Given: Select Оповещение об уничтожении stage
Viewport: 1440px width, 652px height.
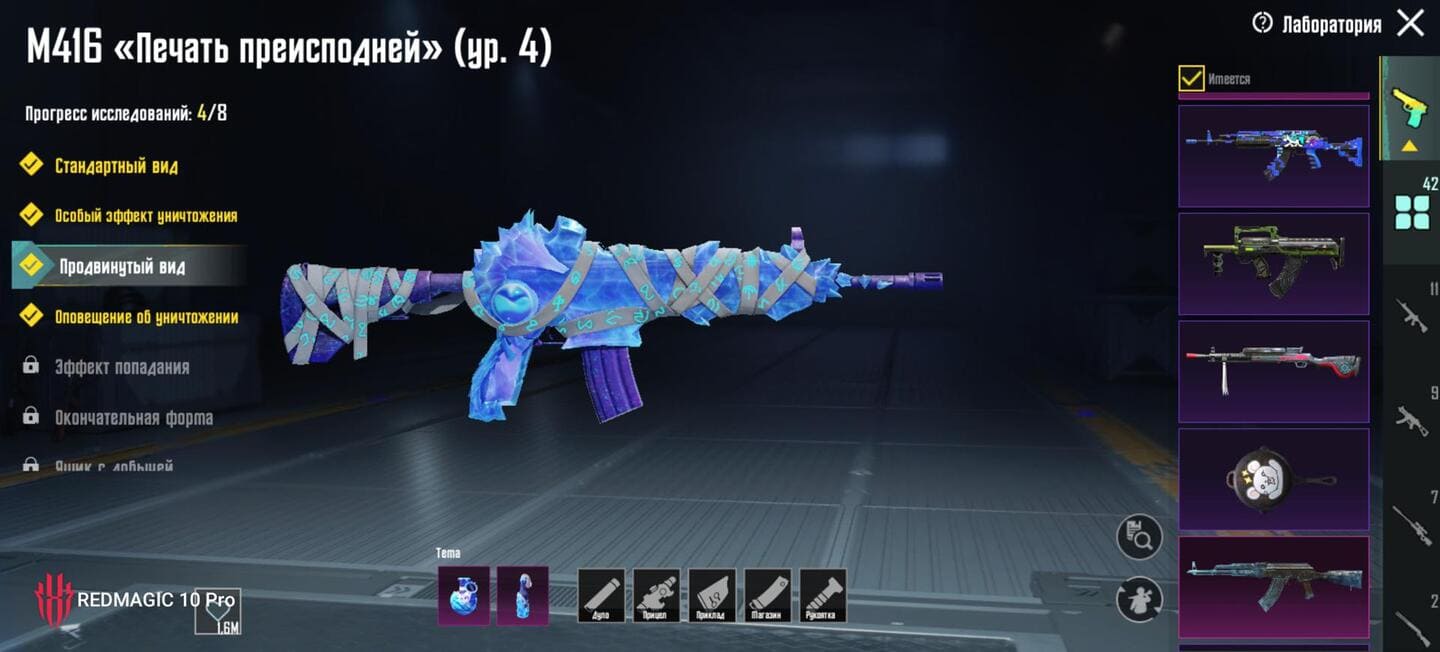Looking at the screenshot, I should pos(146,318).
